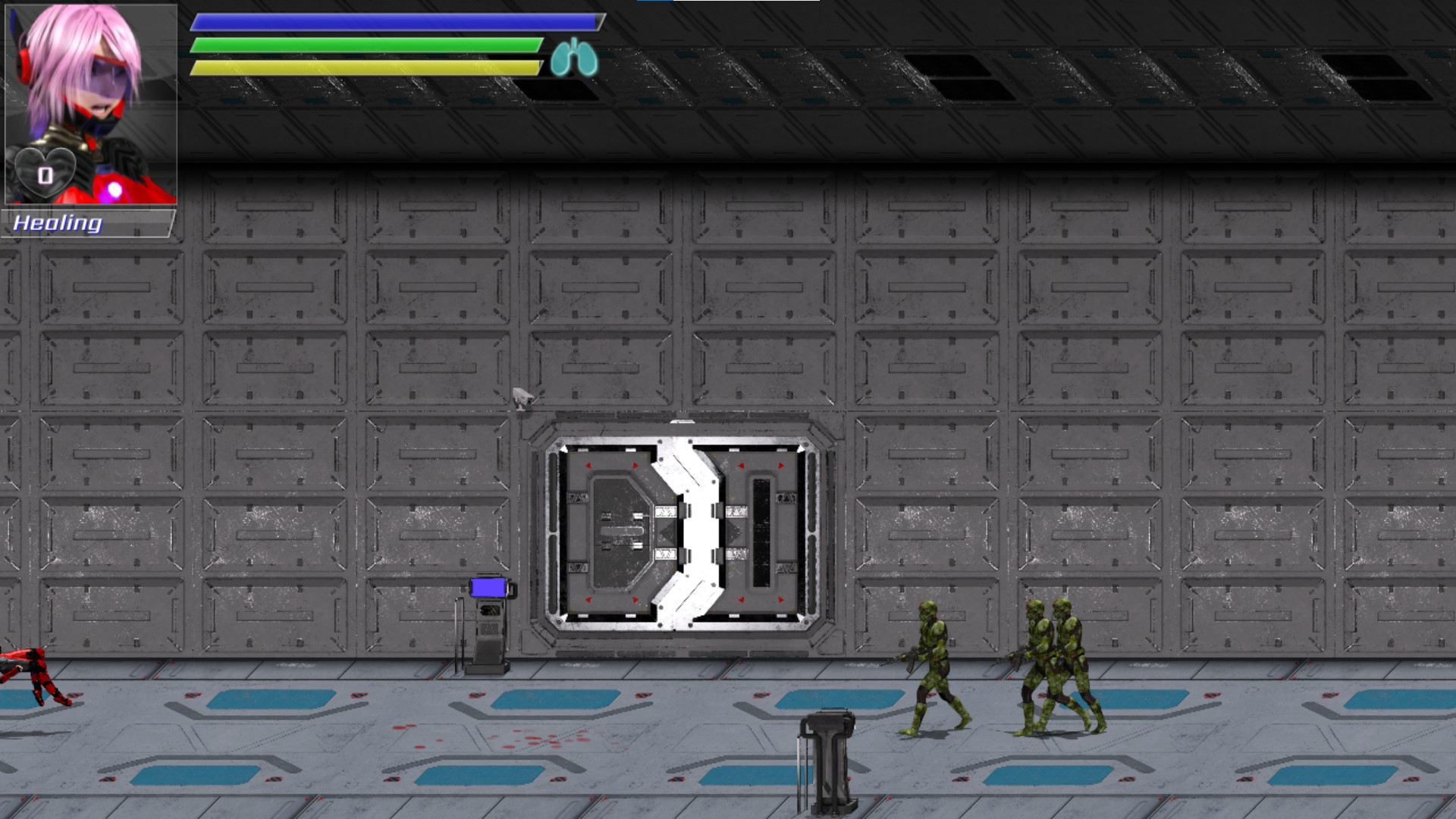Select the Healing skill label
1456x819 pixels.
click(x=58, y=223)
